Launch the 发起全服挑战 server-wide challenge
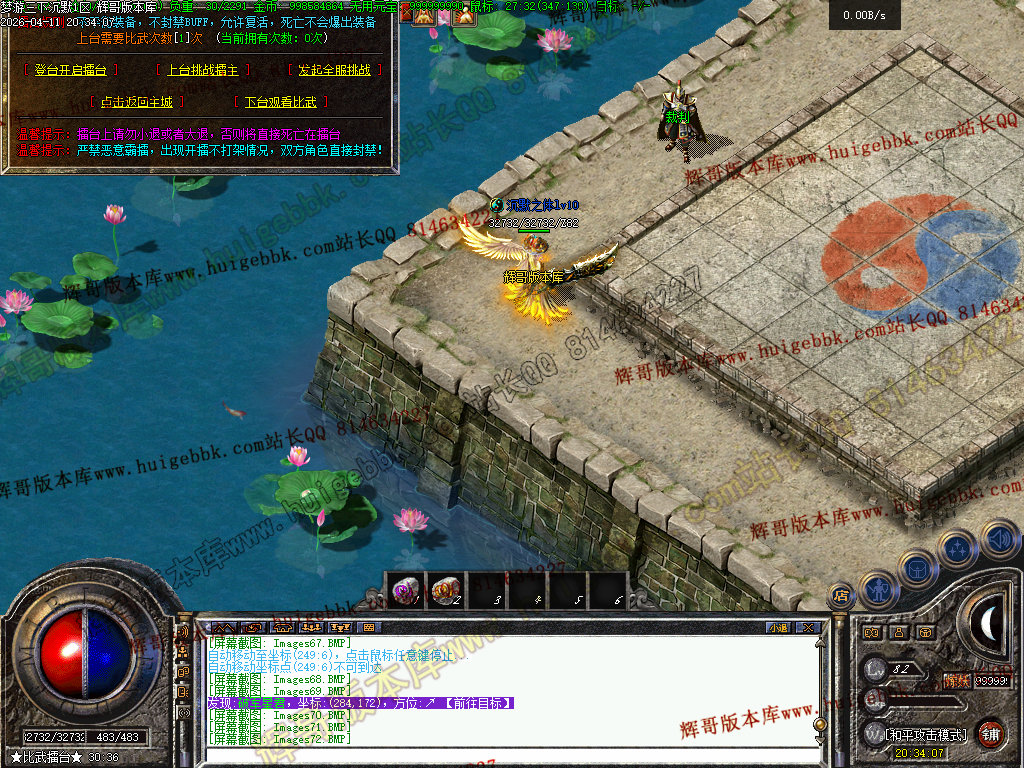1024x768 pixels. point(334,70)
